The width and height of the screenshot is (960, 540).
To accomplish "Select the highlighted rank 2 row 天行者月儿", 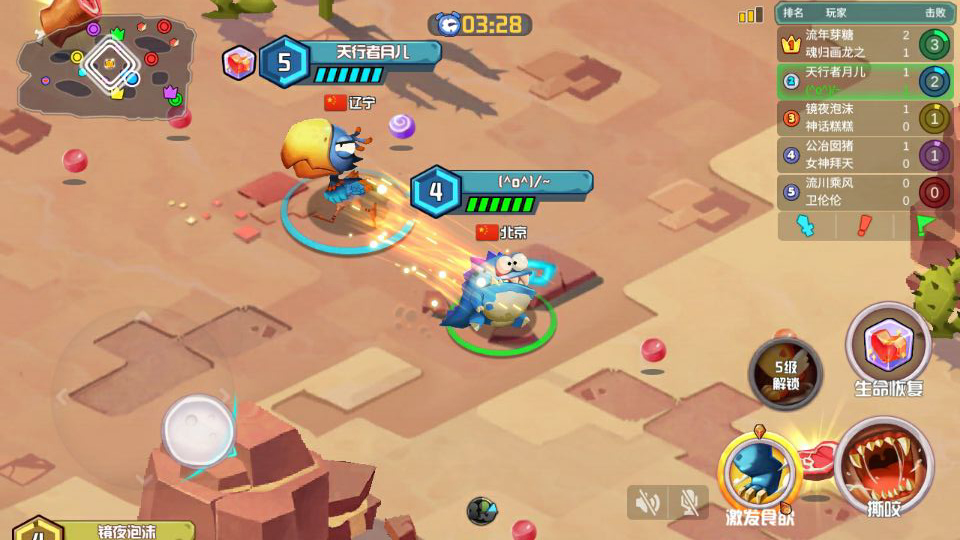I will tap(864, 81).
